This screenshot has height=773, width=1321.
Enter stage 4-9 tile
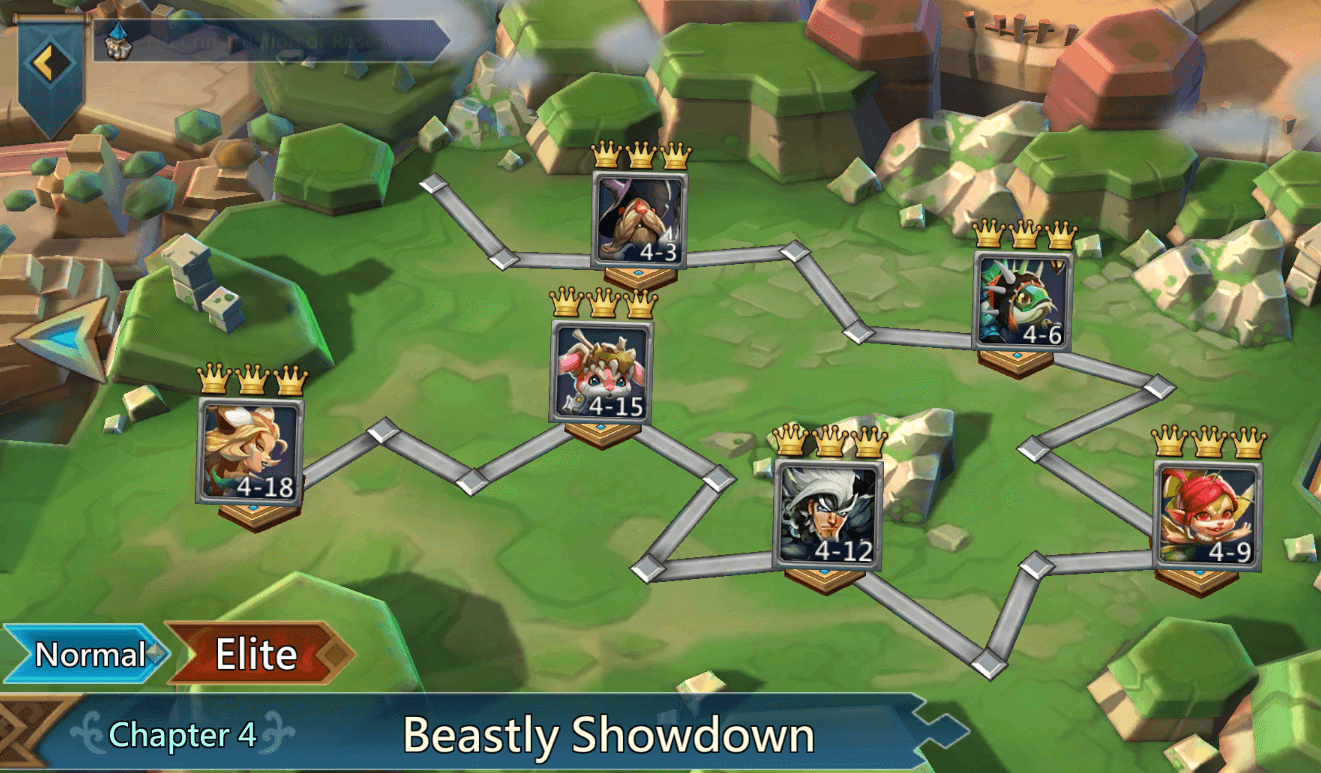point(1208,514)
